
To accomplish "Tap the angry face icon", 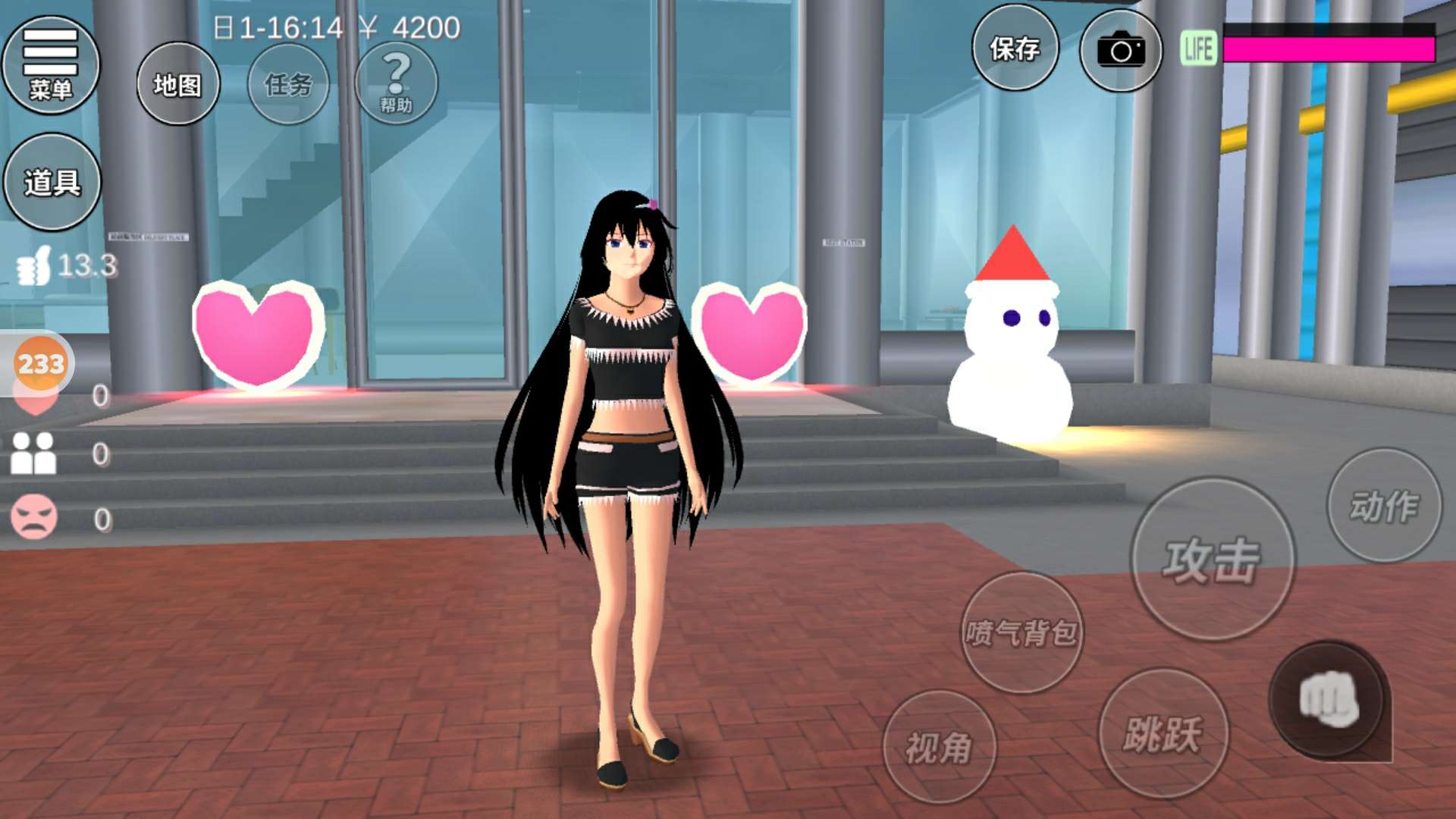I will click(33, 517).
